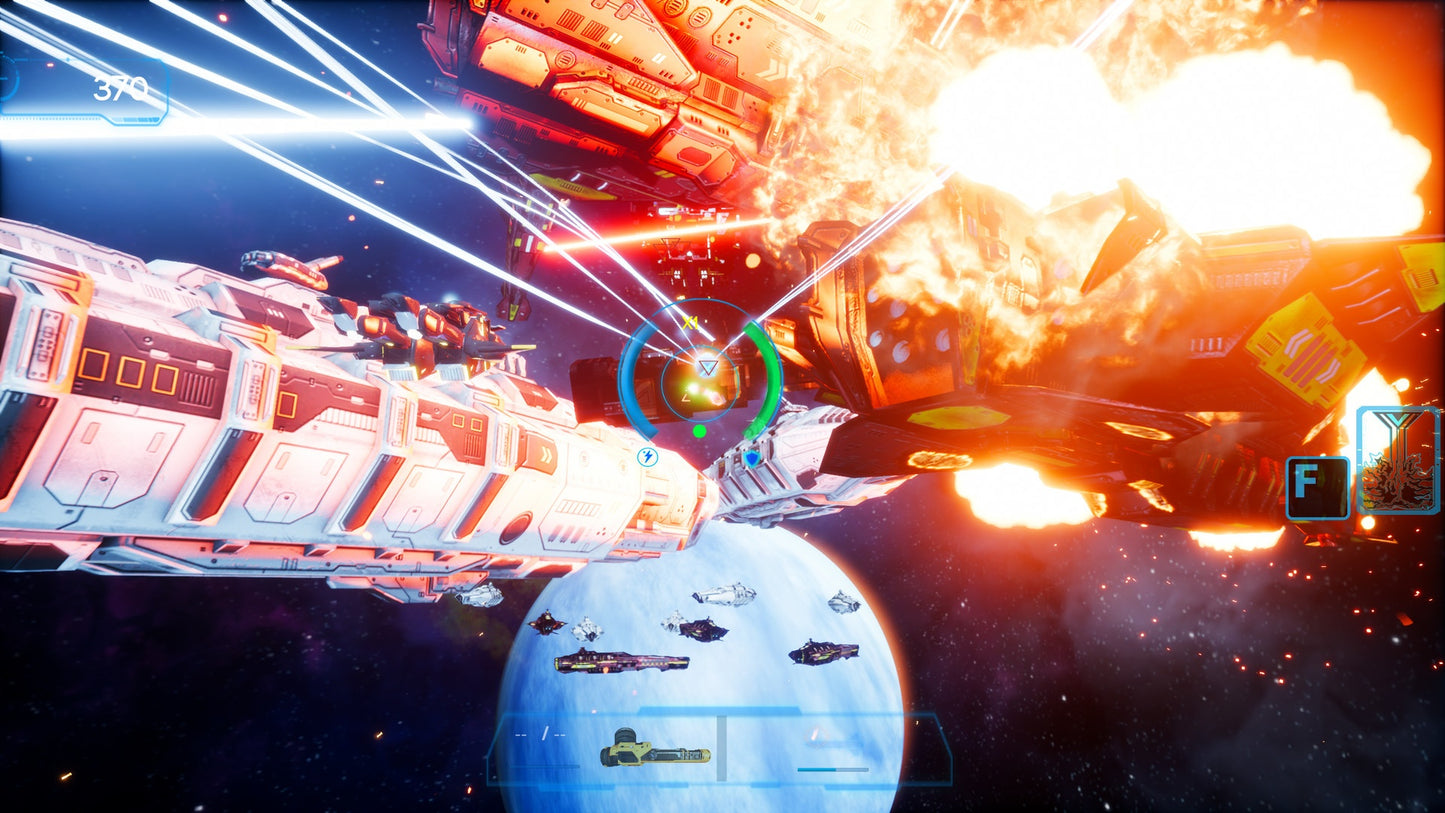The image size is (1445, 813).
Task: Toggle the green charge dot under the crosshair
Action: [700, 432]
